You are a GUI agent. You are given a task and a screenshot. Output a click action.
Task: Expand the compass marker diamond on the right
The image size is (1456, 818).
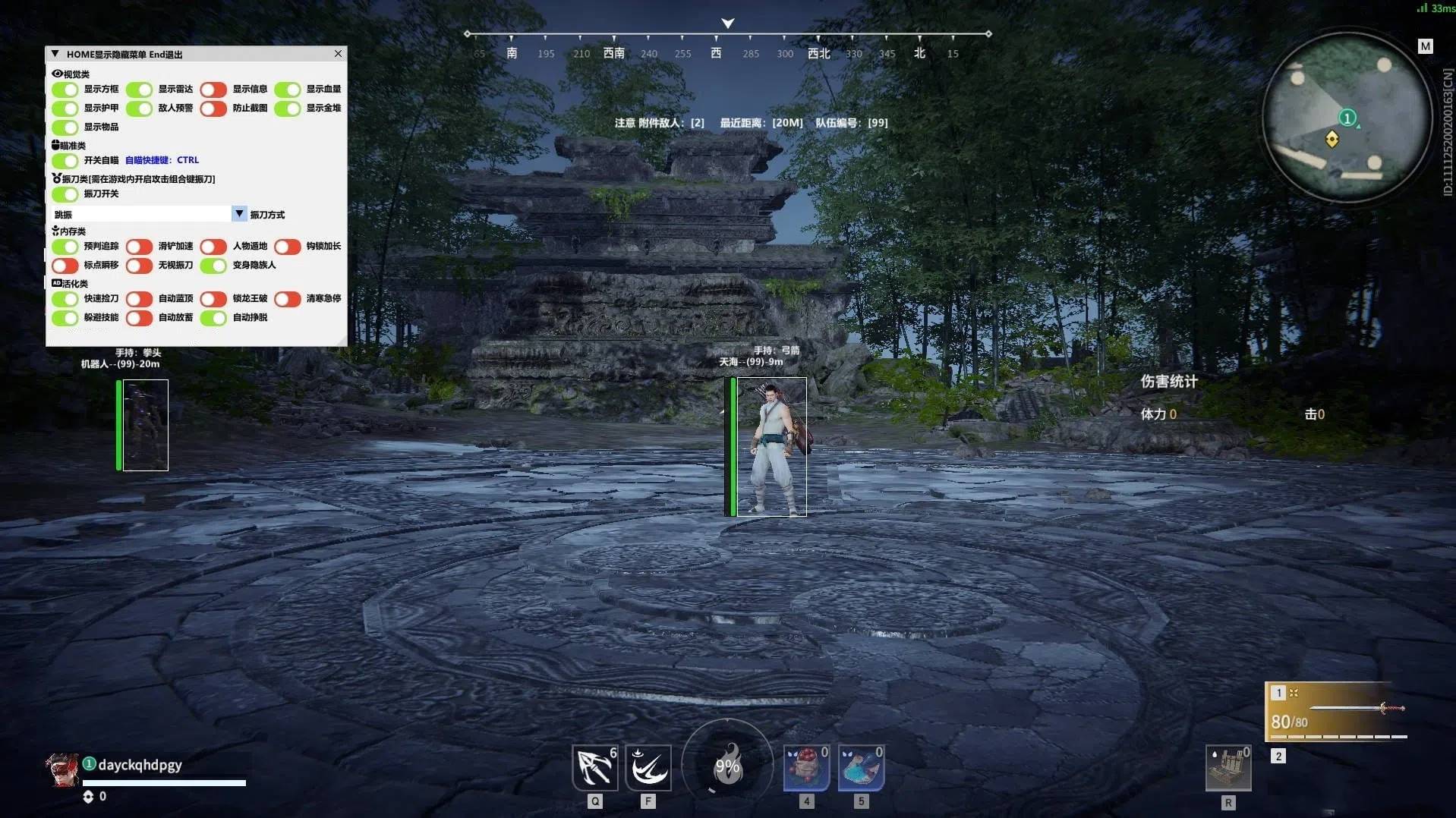click(x=988, y=33)
